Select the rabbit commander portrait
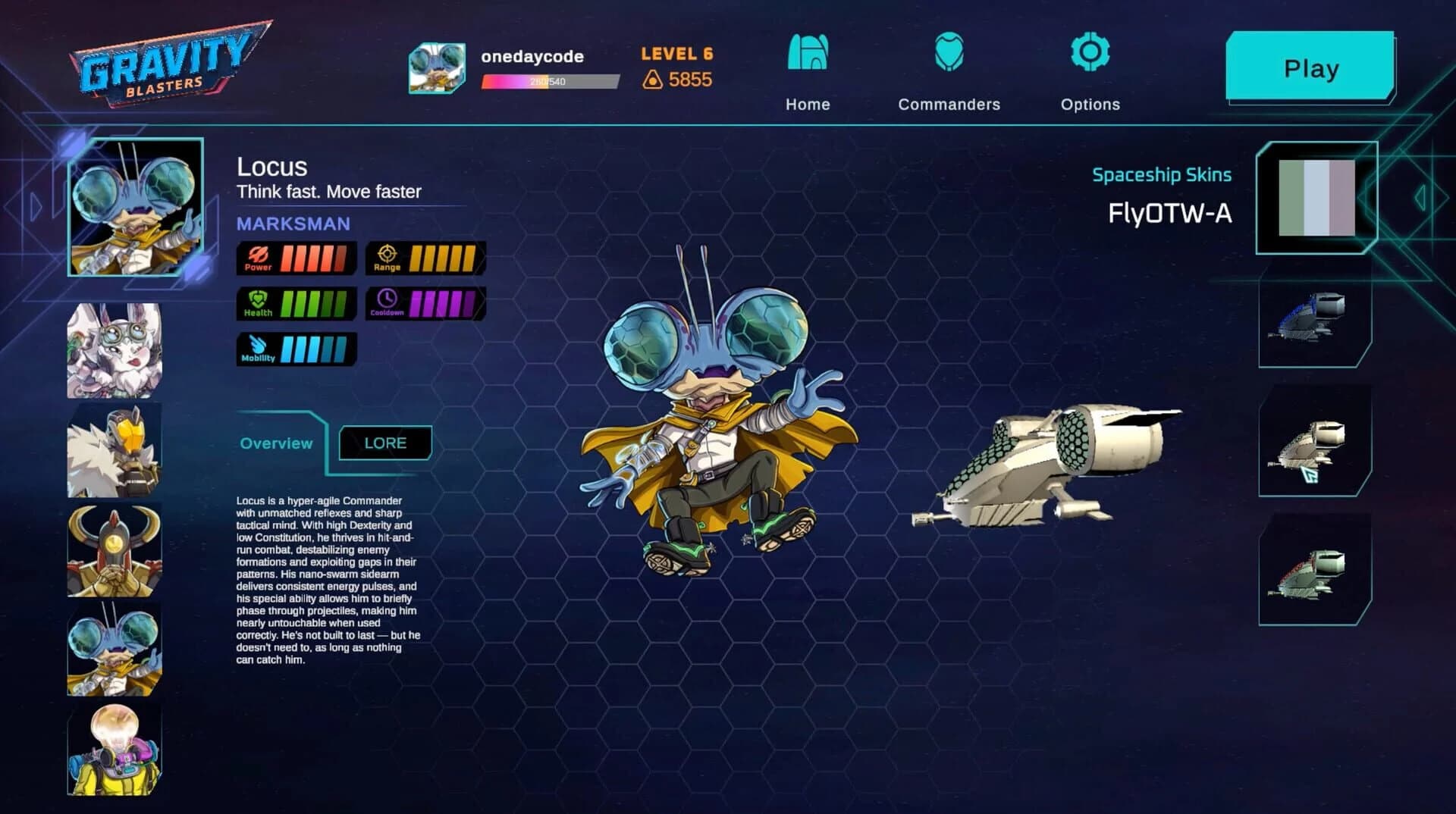This screenshot has height=814, width=1456. point(115,349)
